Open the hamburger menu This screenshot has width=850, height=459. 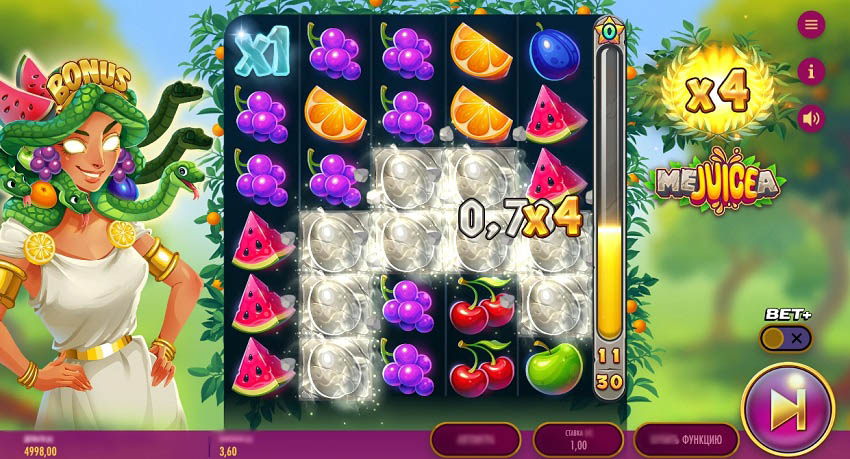coord(811,25)
